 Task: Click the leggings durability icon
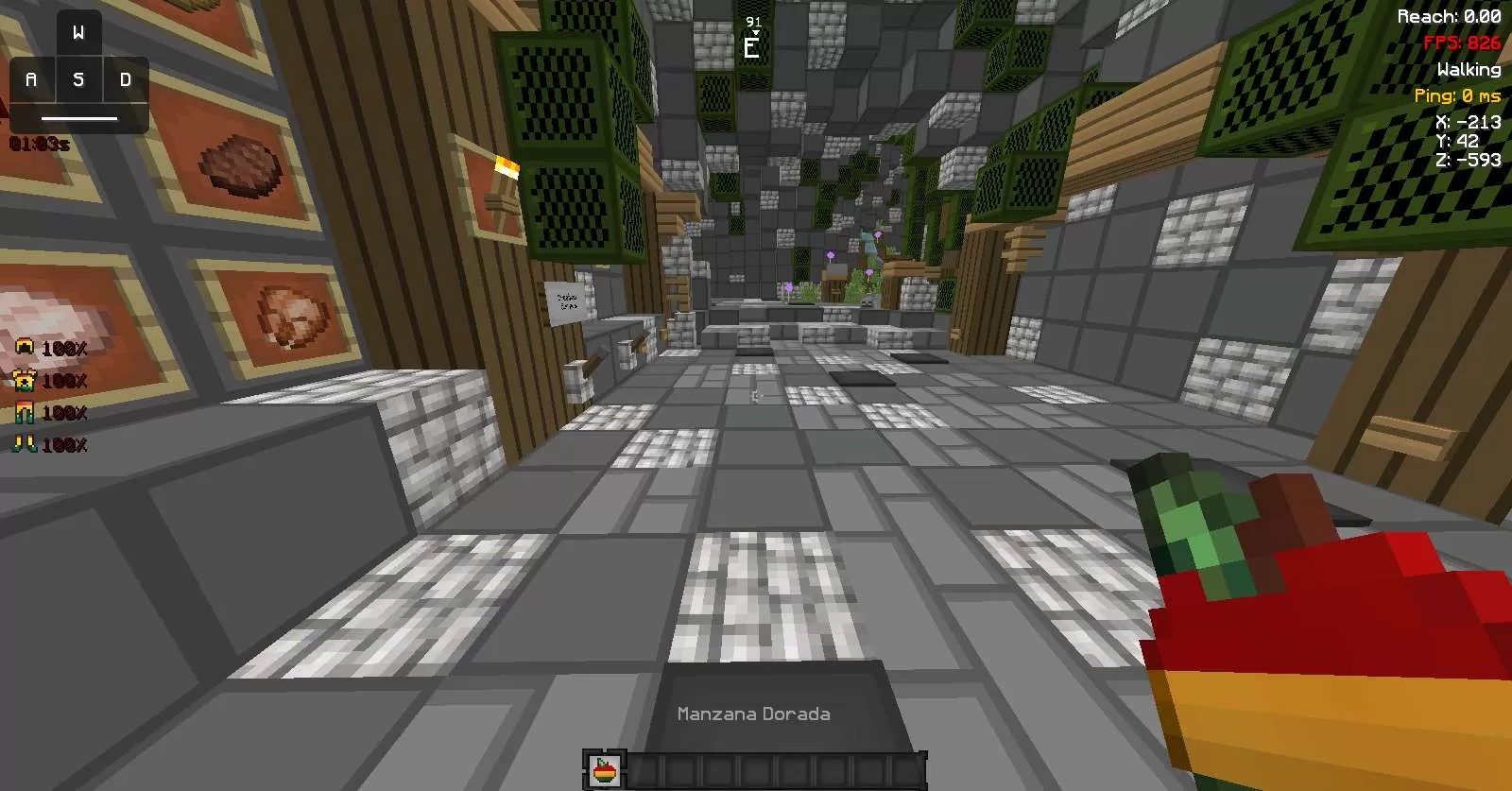25,412
